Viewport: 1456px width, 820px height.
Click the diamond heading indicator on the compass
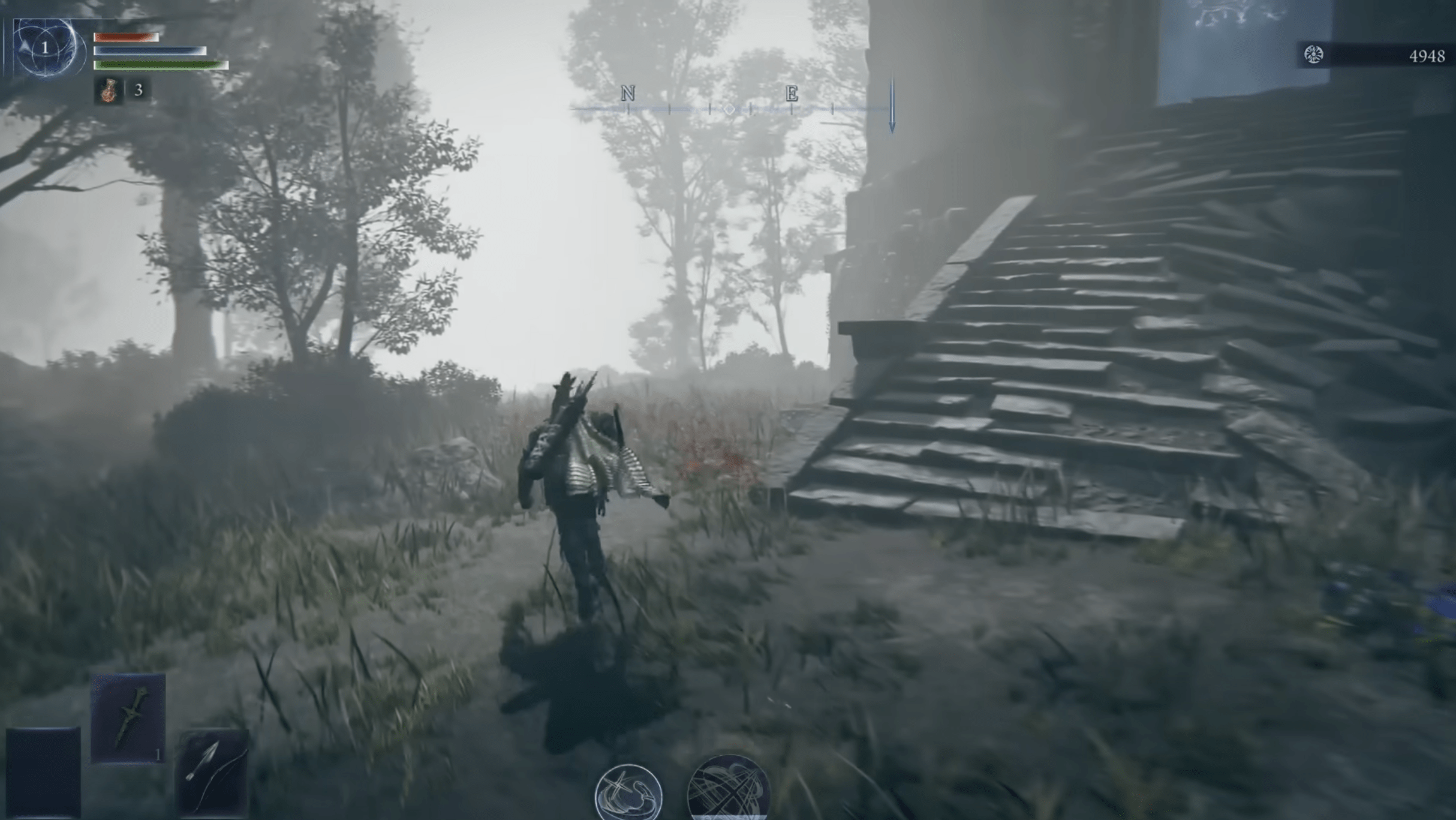pyautogui.click(x=729, y=109)
